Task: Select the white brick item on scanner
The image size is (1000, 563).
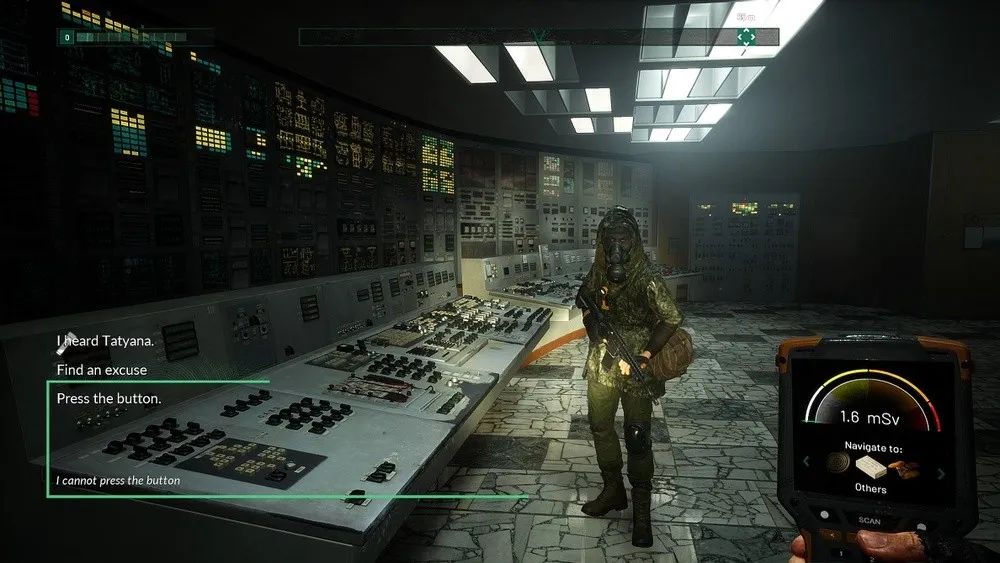Action: click(x=870, y=468)
